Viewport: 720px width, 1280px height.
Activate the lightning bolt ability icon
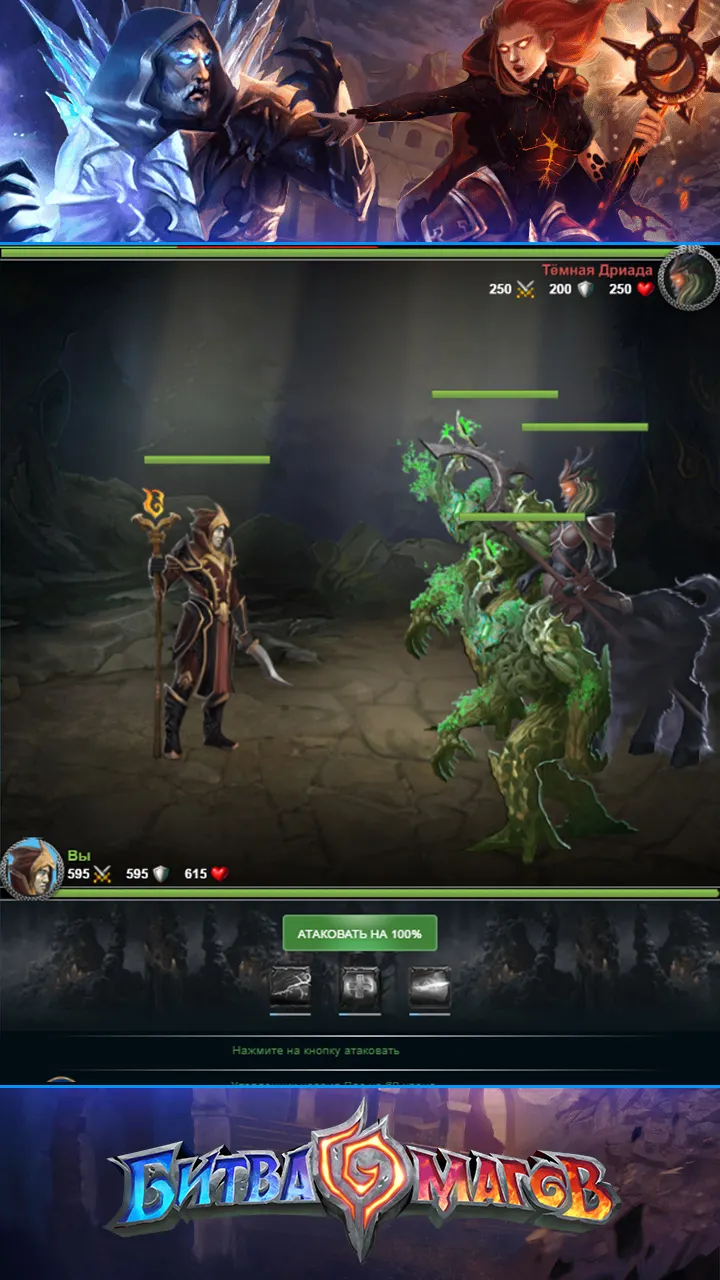click(290, 987)
